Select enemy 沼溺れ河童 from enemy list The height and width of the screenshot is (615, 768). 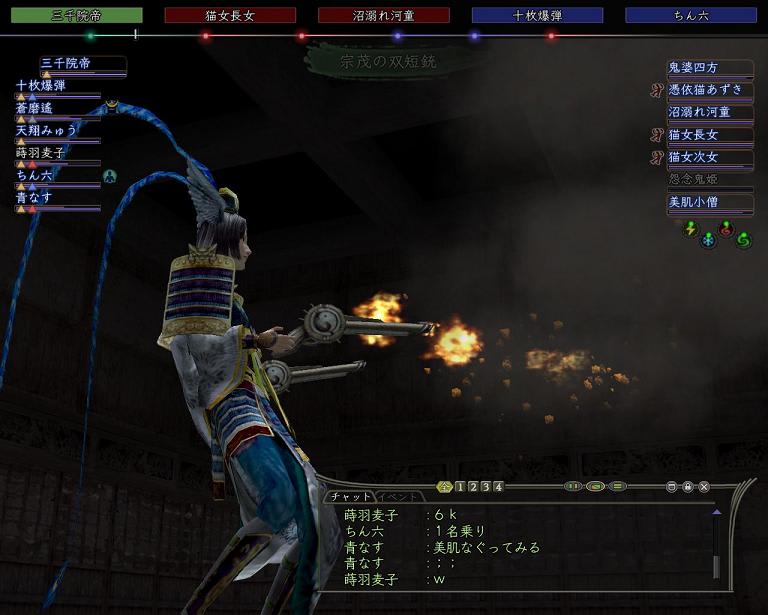tap(709, 112)
